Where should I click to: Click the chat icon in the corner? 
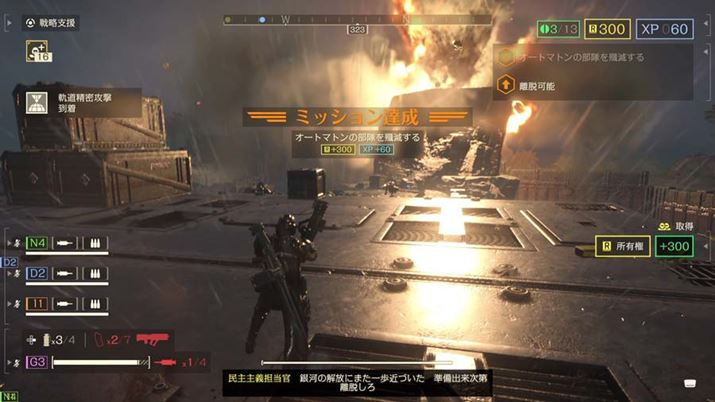691,384
